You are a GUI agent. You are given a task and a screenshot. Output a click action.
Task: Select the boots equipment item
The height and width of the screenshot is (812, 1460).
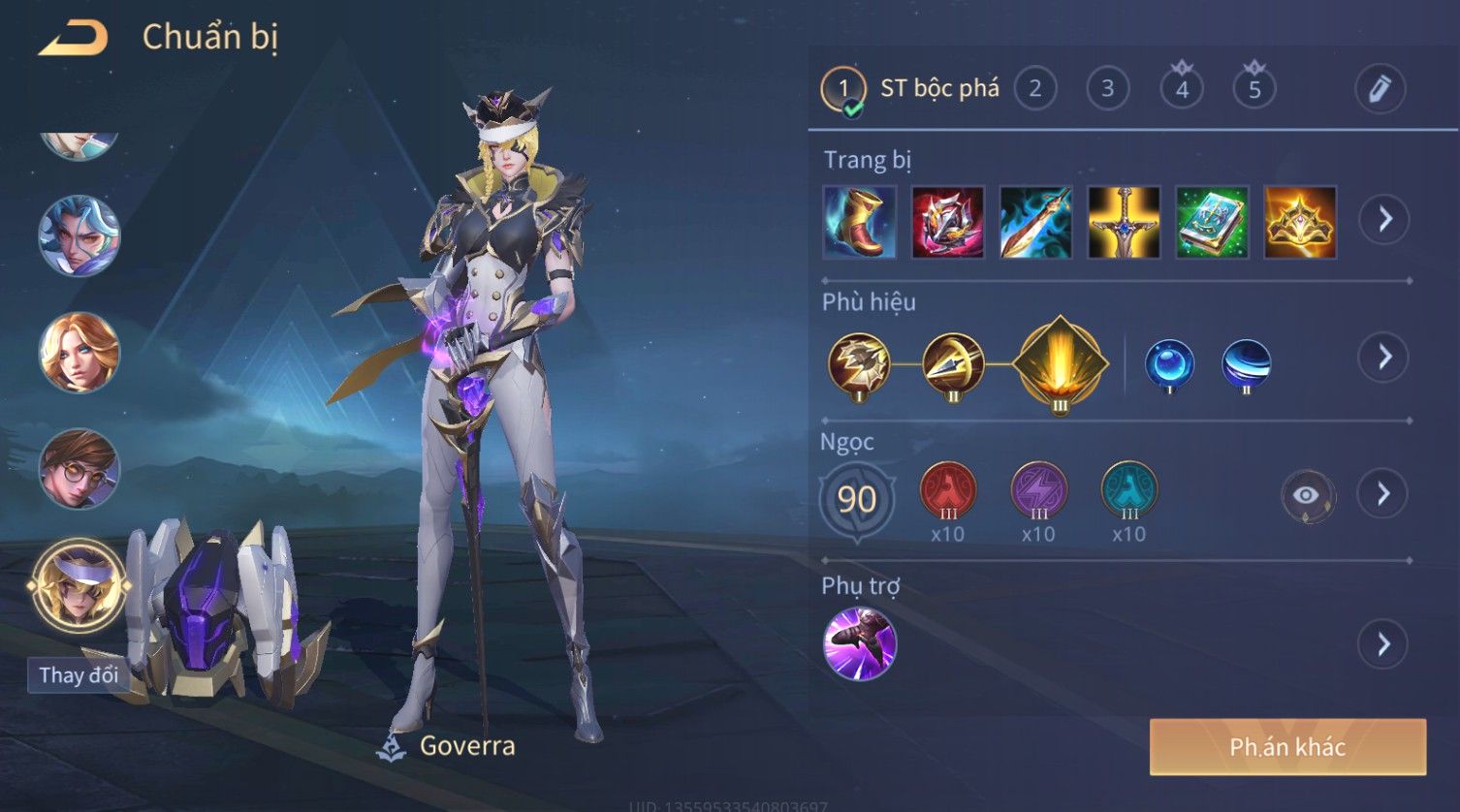tap(860, 222)
